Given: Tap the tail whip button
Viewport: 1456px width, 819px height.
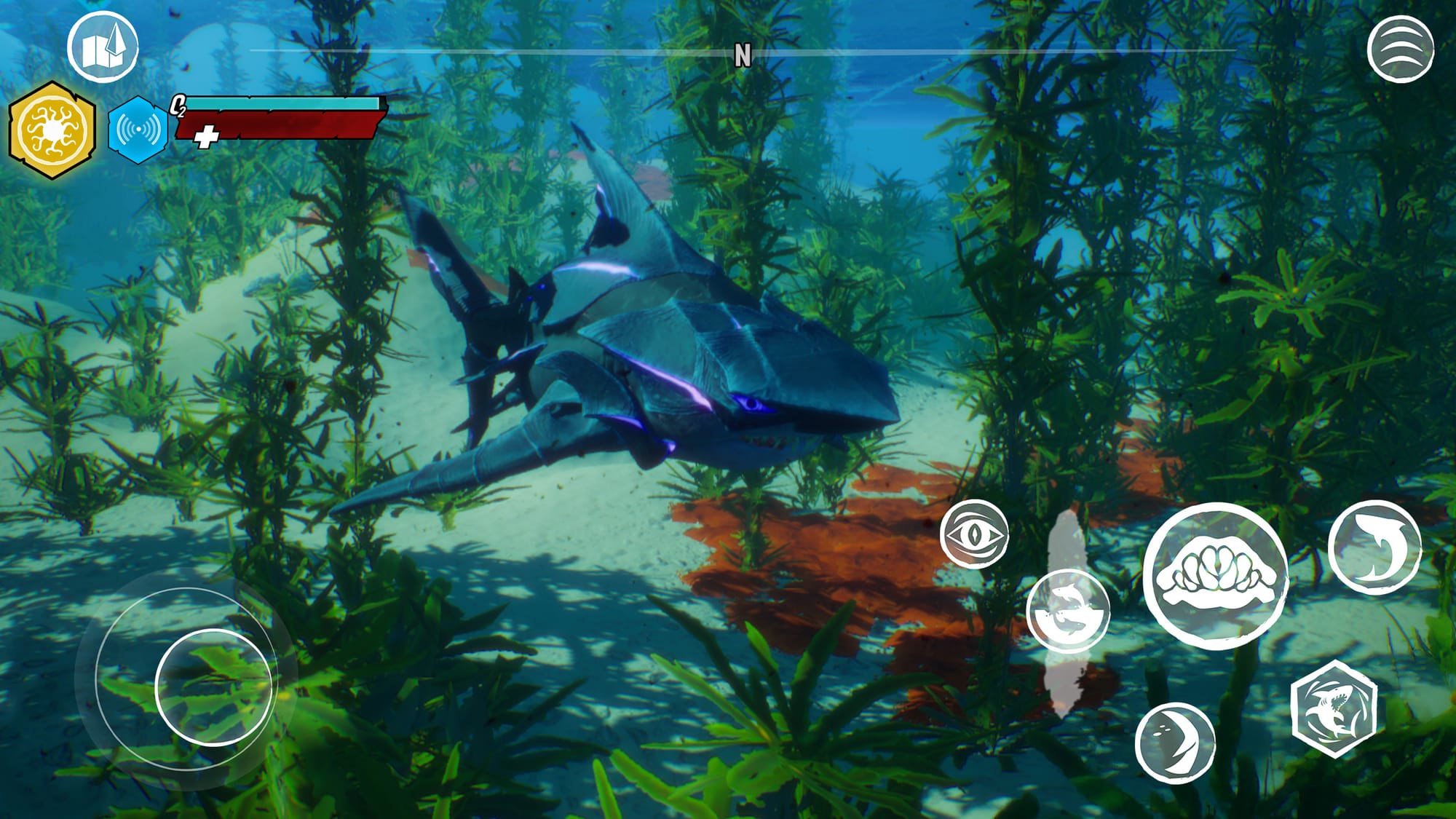Looking at the screenshot, I should click(x=1175, y=743).
